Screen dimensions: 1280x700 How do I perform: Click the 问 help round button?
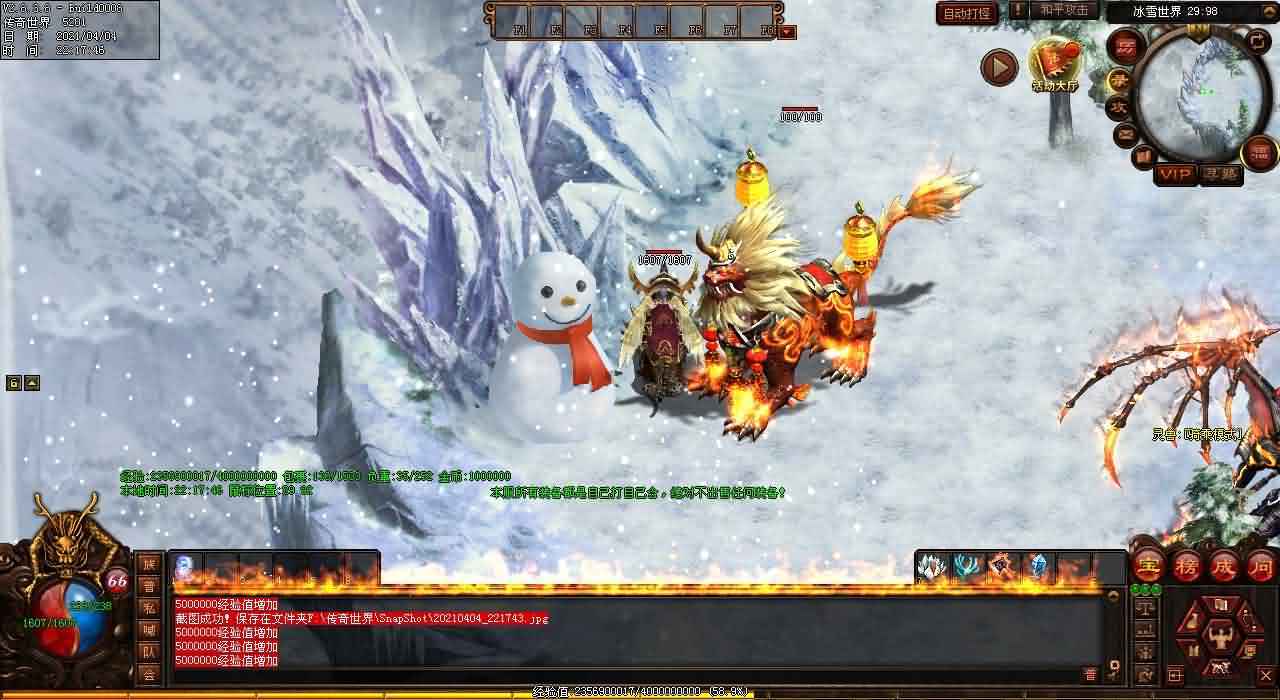pyautogui.click(x=1261, y=565)
